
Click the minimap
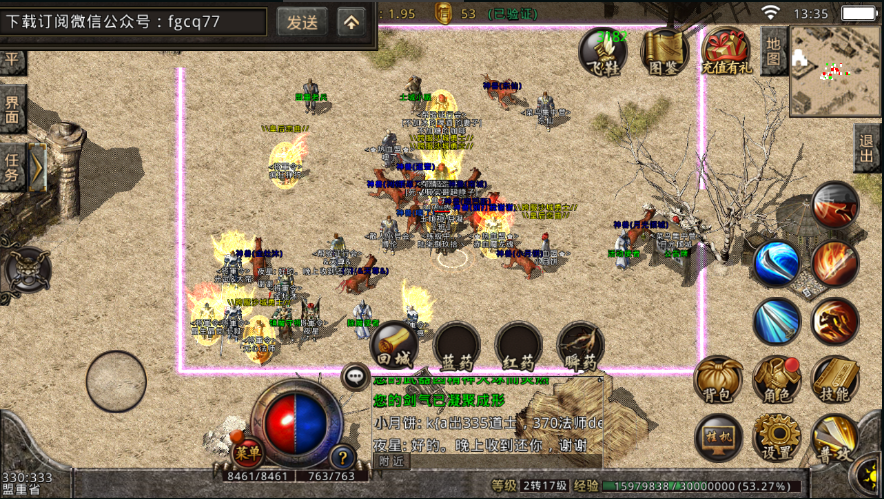(833, 70)
